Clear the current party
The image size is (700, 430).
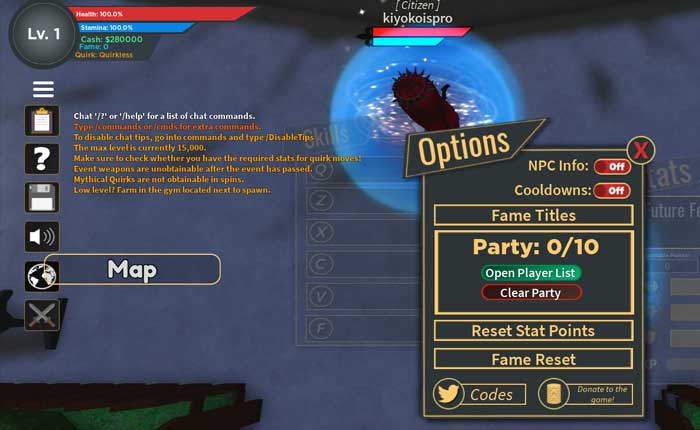tap(531, 293)
